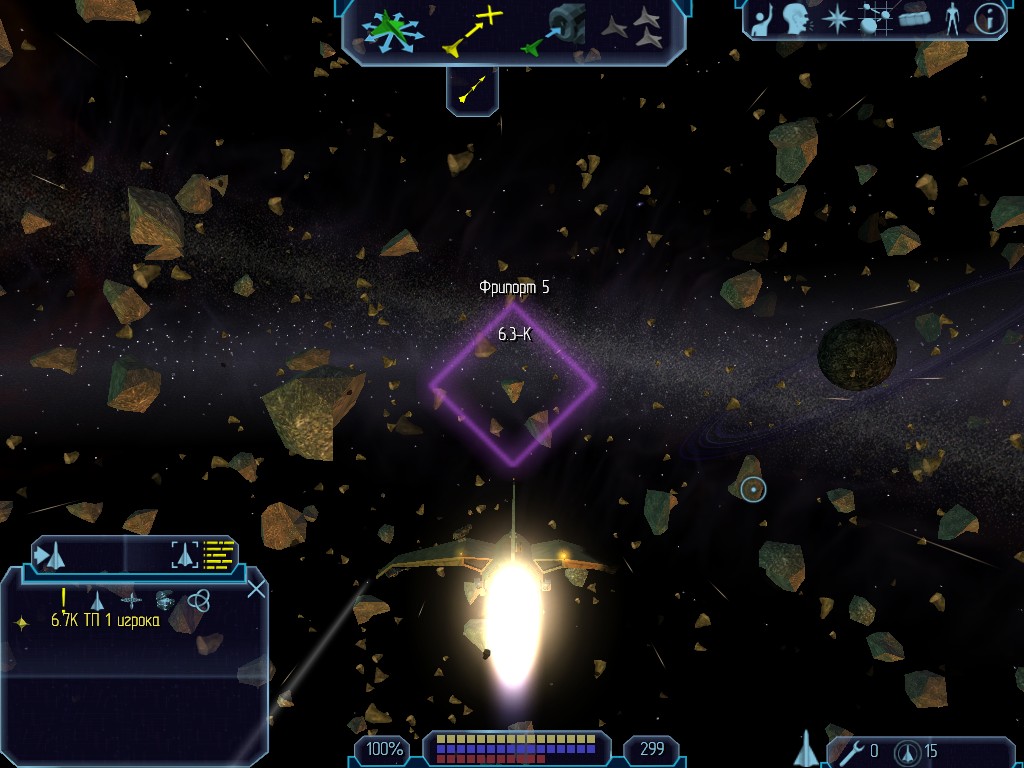Filter contacts by loot pod icon
Screen dimensions: 1024x768
tap(165, 599)
